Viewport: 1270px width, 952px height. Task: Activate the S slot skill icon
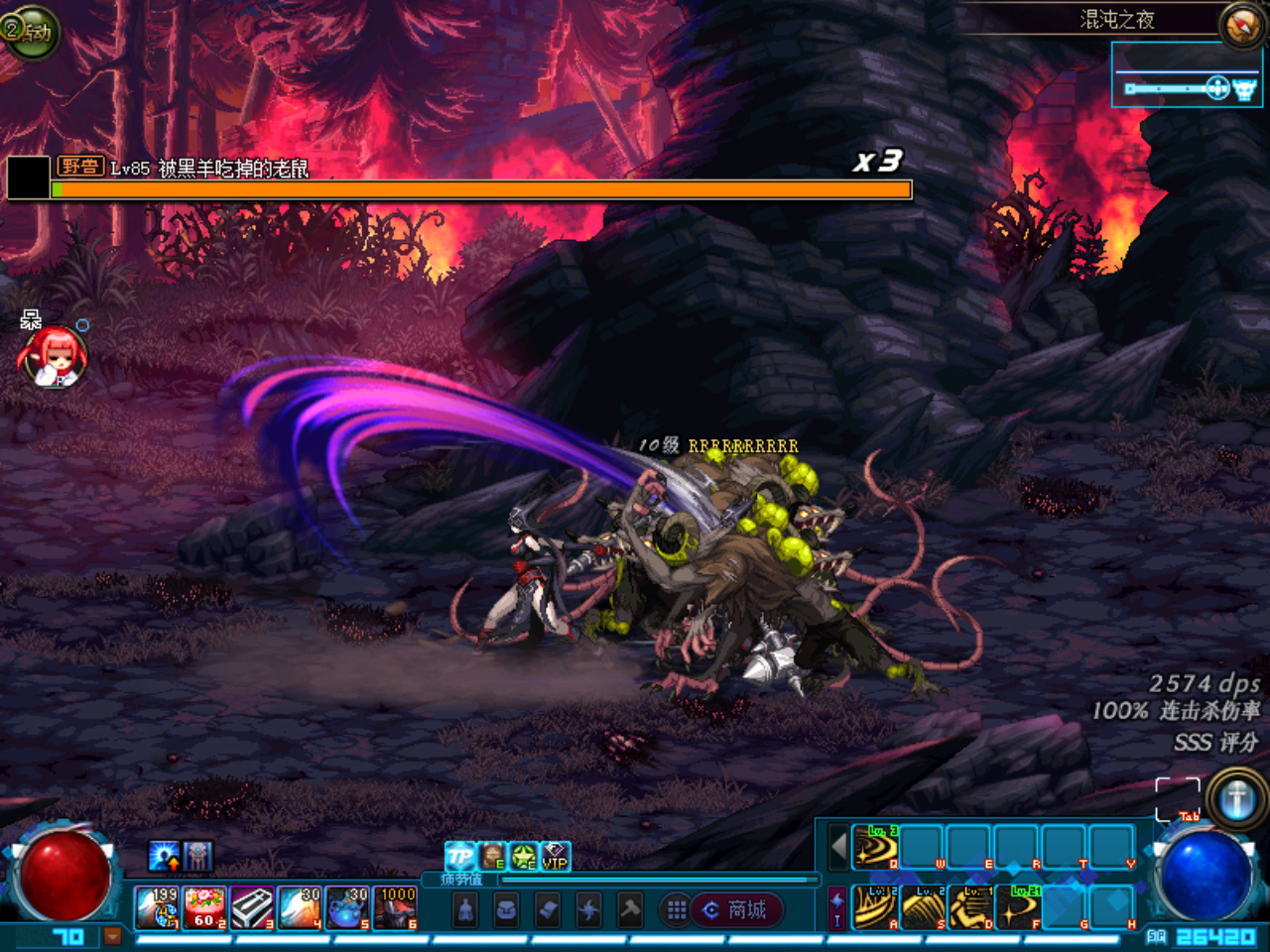[923, 907]
